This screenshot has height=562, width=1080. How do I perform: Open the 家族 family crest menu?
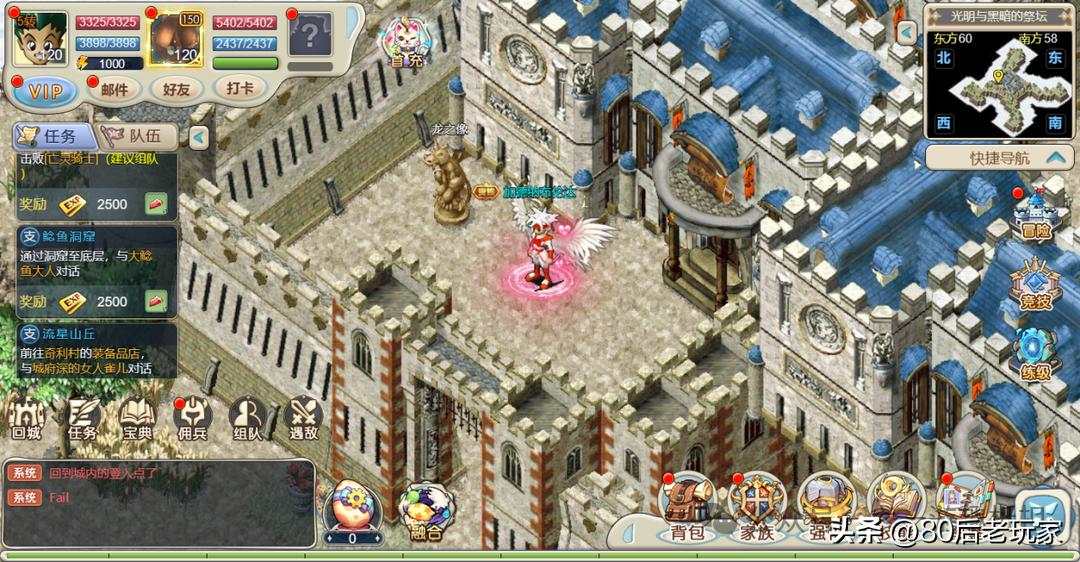coord(757,507)
